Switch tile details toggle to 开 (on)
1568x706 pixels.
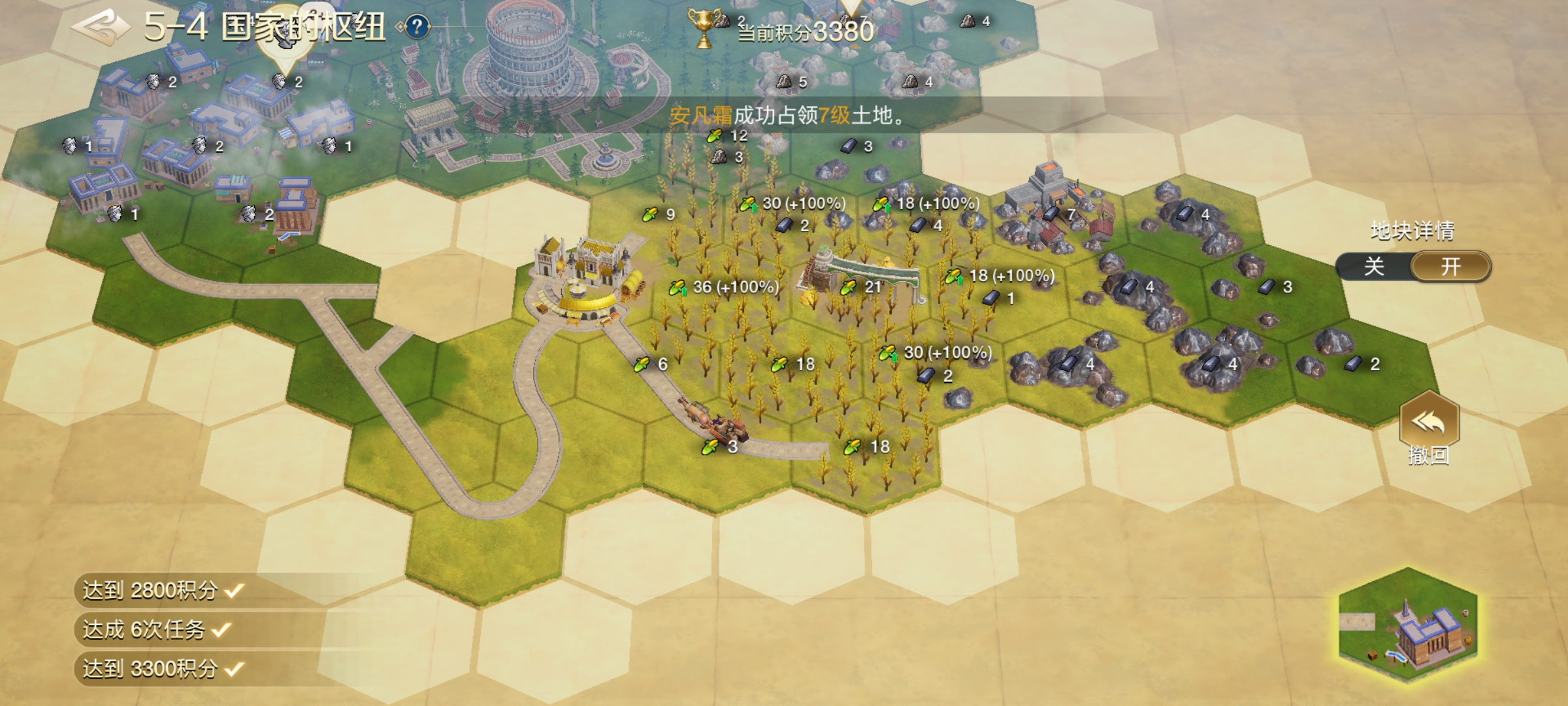(x=1450, y=267)
